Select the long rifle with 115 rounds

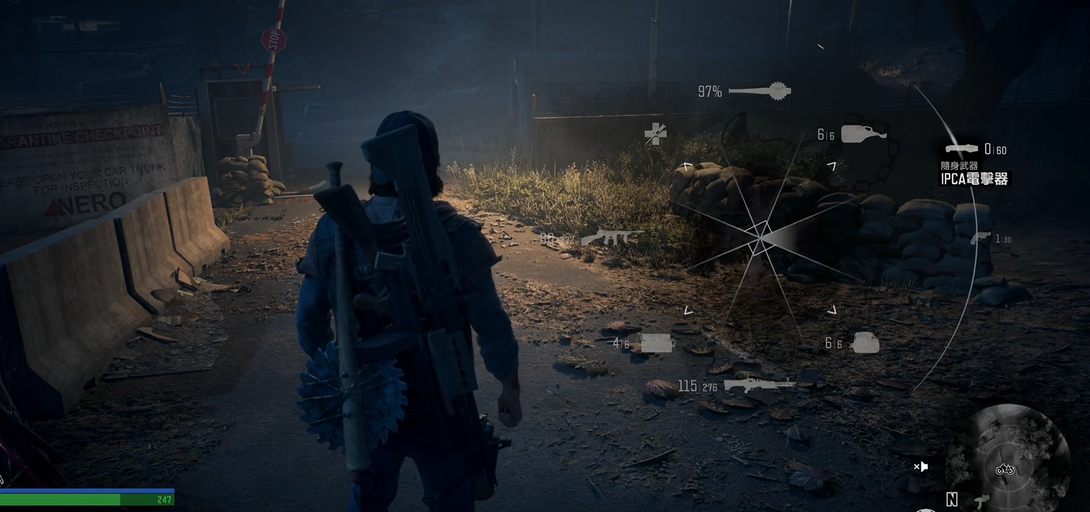click(x=759, y=384)
